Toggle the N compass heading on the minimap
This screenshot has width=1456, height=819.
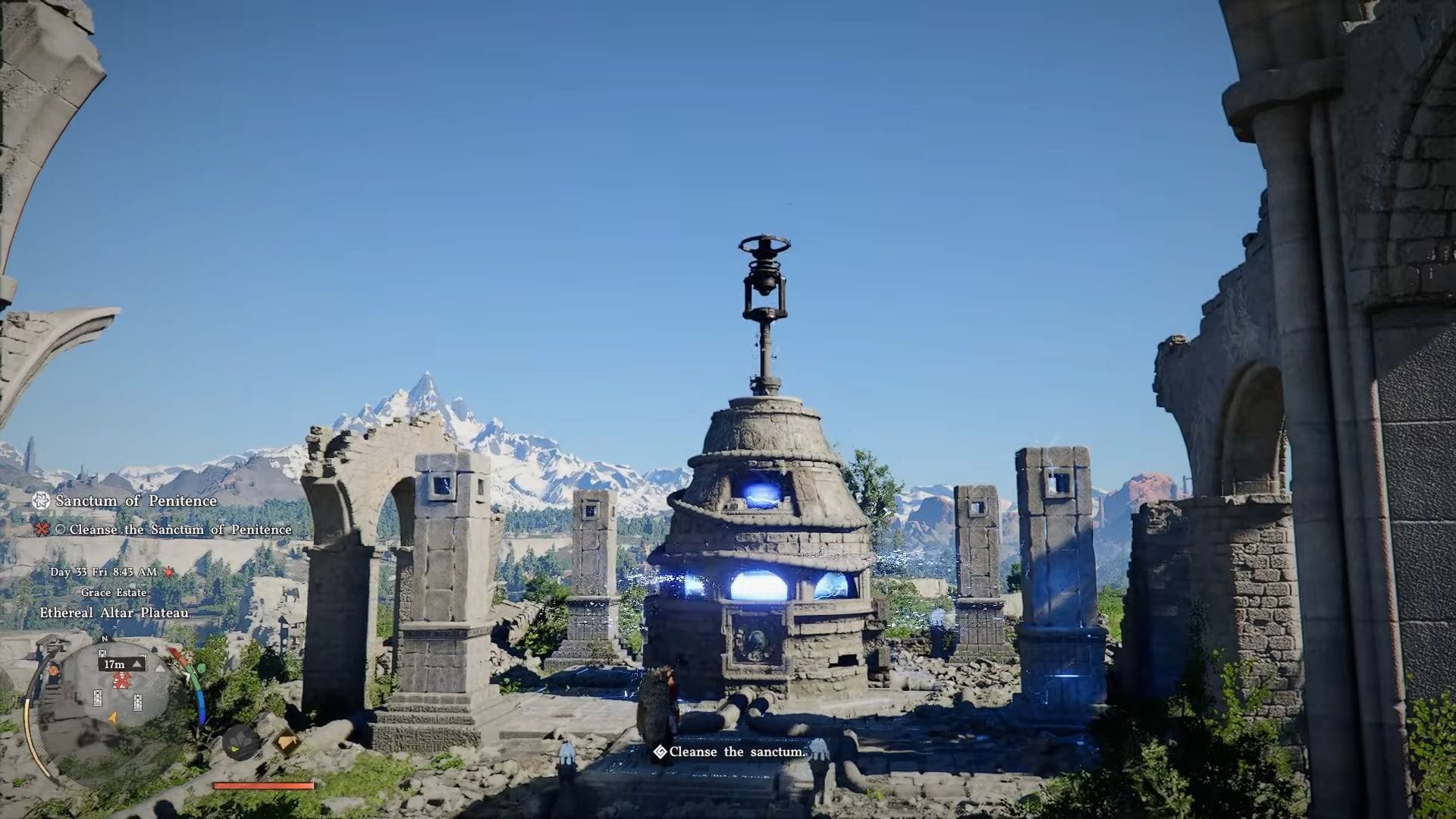coord(104,639)
